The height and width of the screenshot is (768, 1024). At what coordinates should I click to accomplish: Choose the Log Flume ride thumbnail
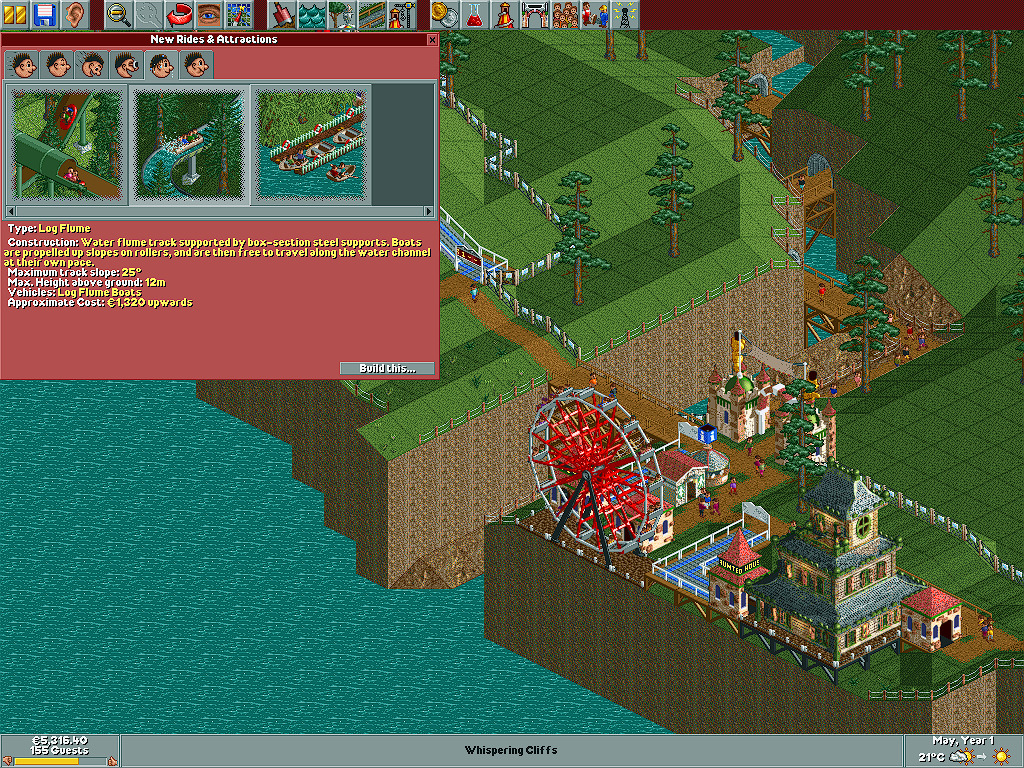click(x=188, y=143)
